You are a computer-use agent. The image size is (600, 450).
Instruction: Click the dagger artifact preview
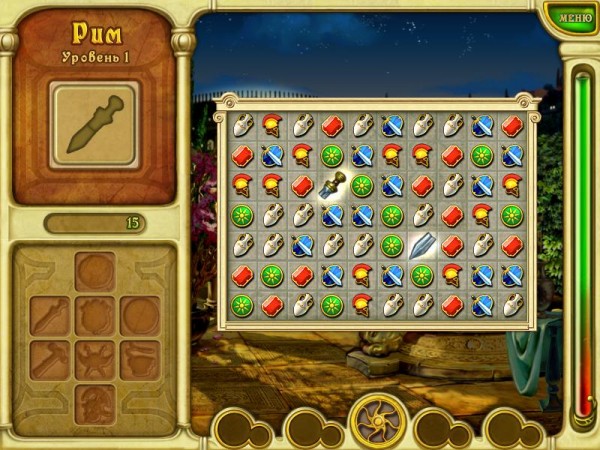coord(95,124)
